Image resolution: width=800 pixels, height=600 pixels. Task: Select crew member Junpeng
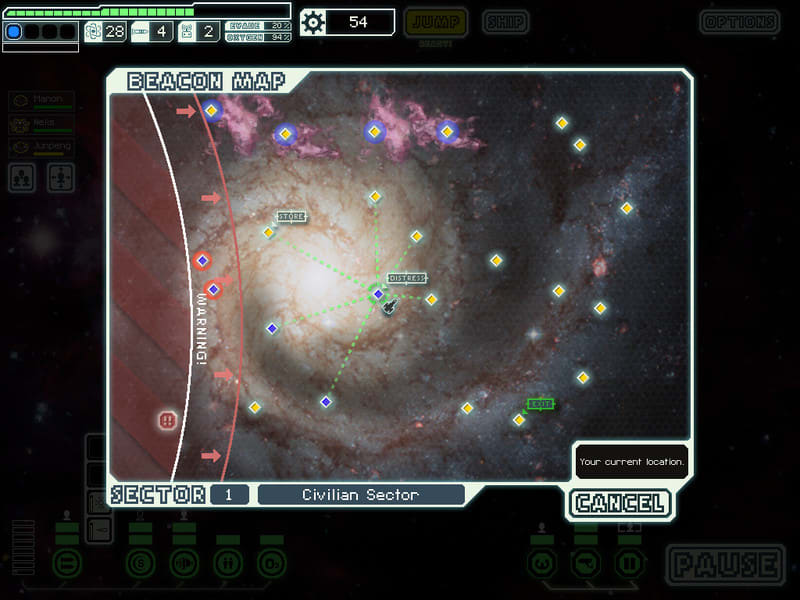pos(42,147)
